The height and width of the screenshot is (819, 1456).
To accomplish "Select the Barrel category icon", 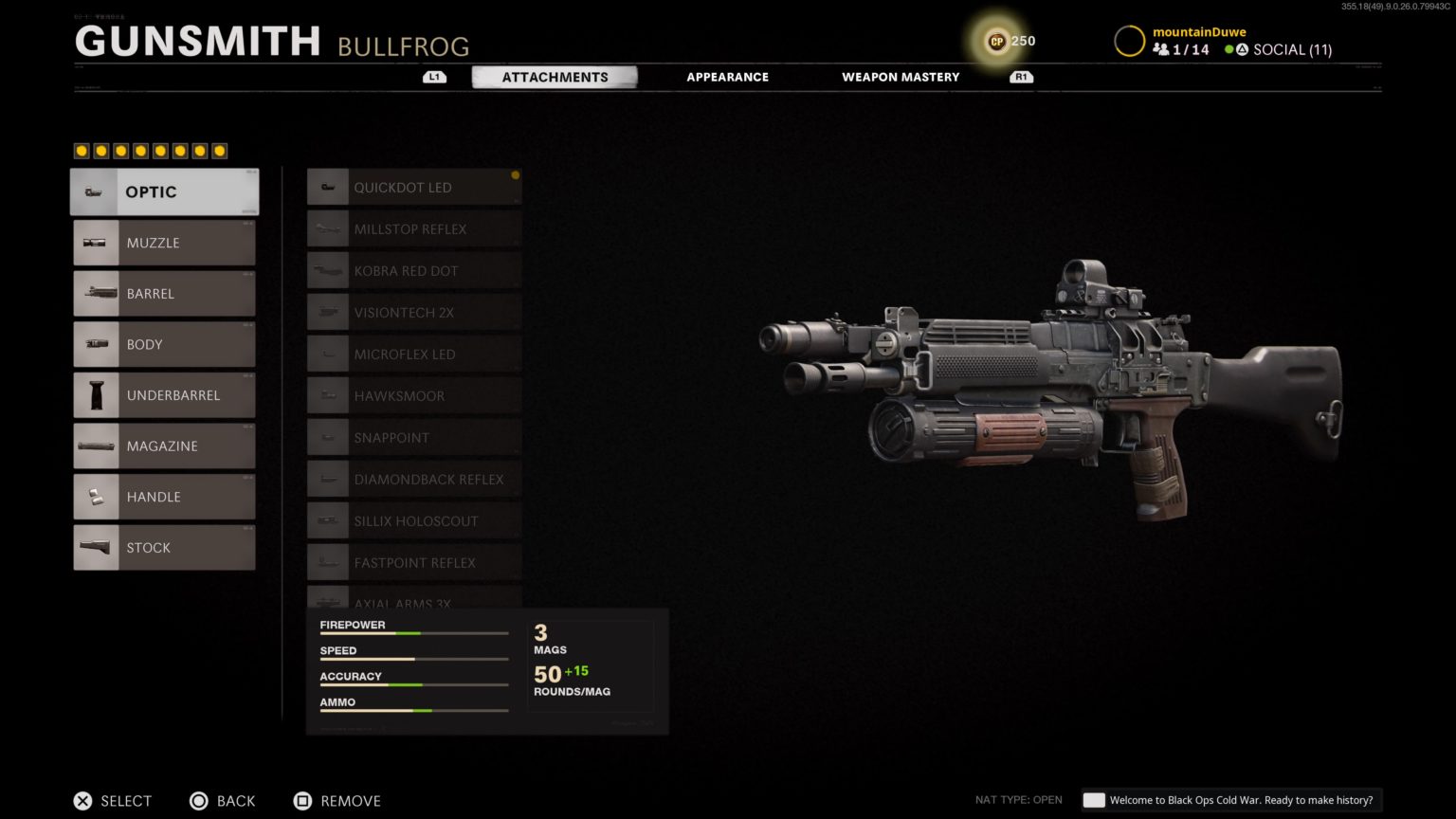I will (96, 293).
